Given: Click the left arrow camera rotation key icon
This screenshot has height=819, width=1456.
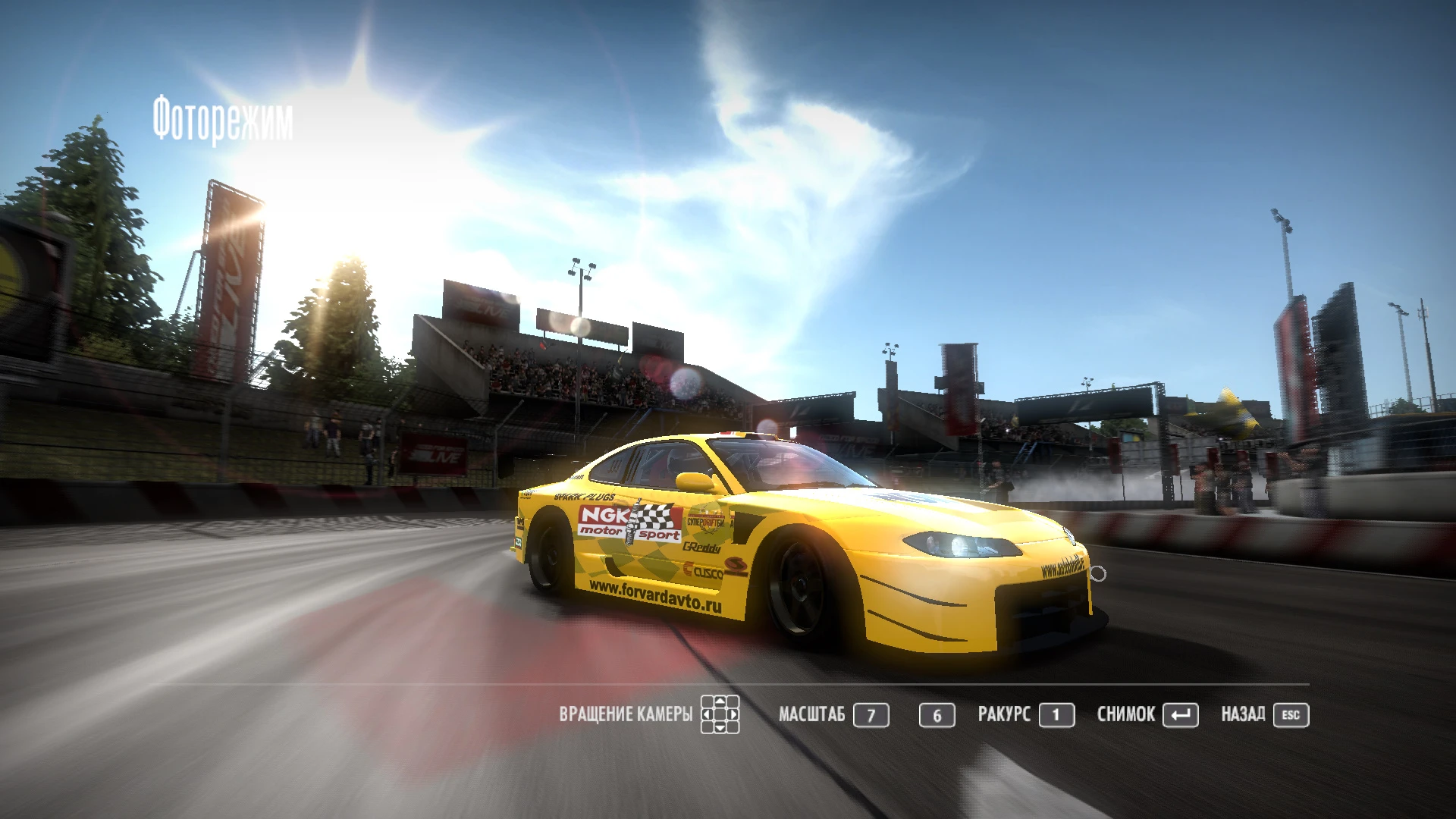Looking at the screenshot, I should click(707, 715).
